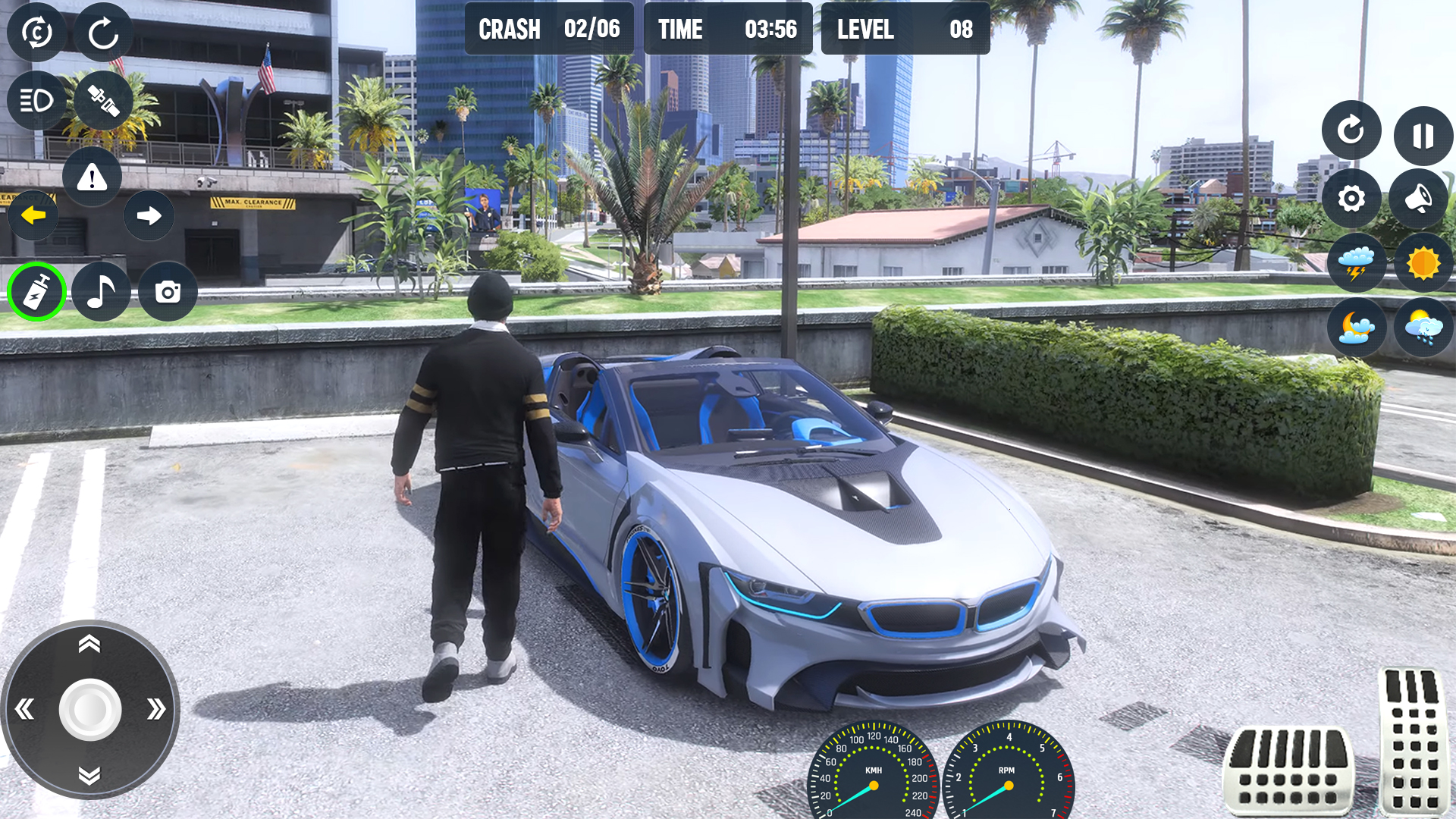Switch to night moon weather

click(x=1356, y=328)
